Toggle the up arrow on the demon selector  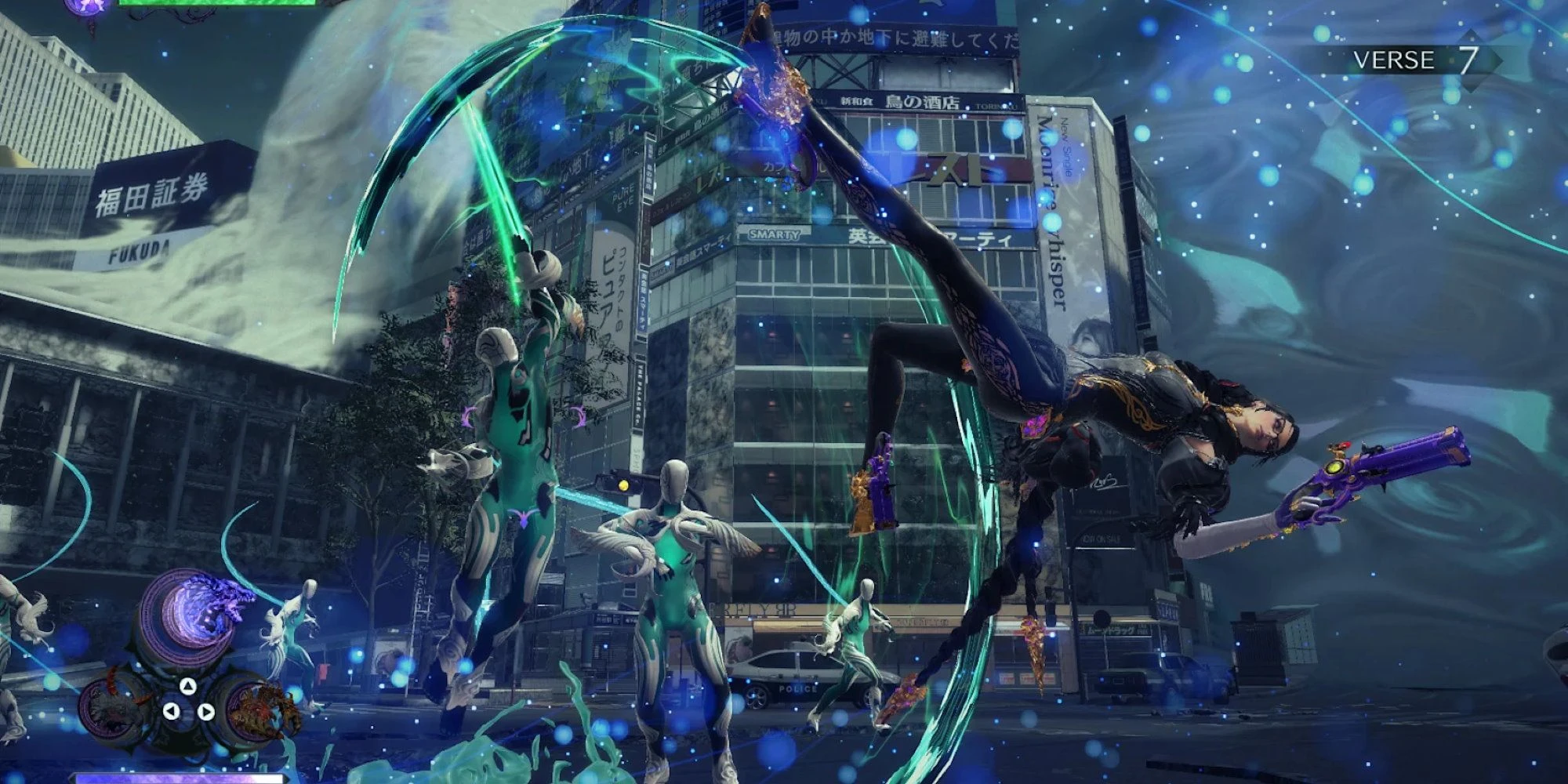click(x=188, y=686)
